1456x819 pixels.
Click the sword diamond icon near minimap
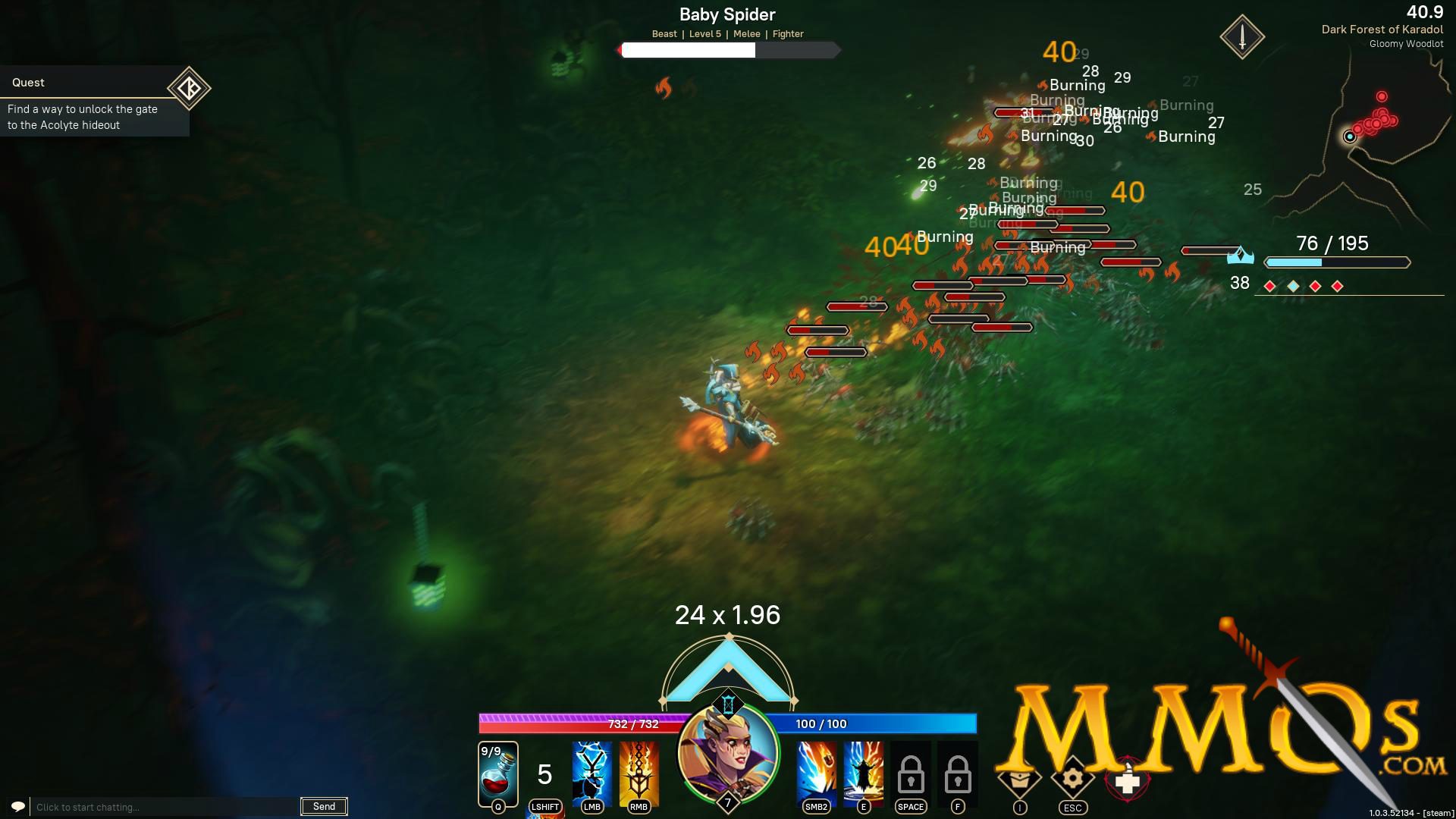pyautogui.click(x=1242, y=36)
